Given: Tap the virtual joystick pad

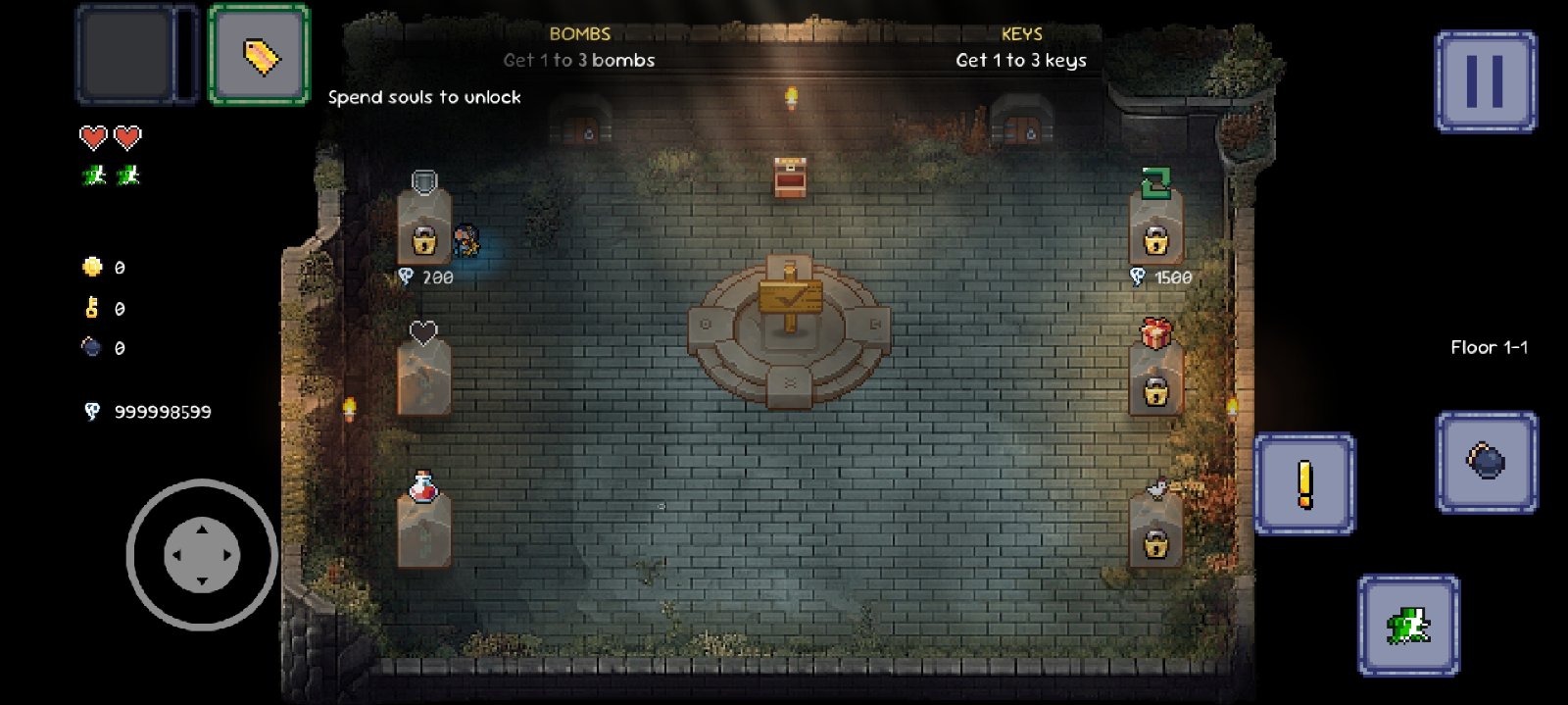Looking at the screenshot, I should click(x=202, y=555).
